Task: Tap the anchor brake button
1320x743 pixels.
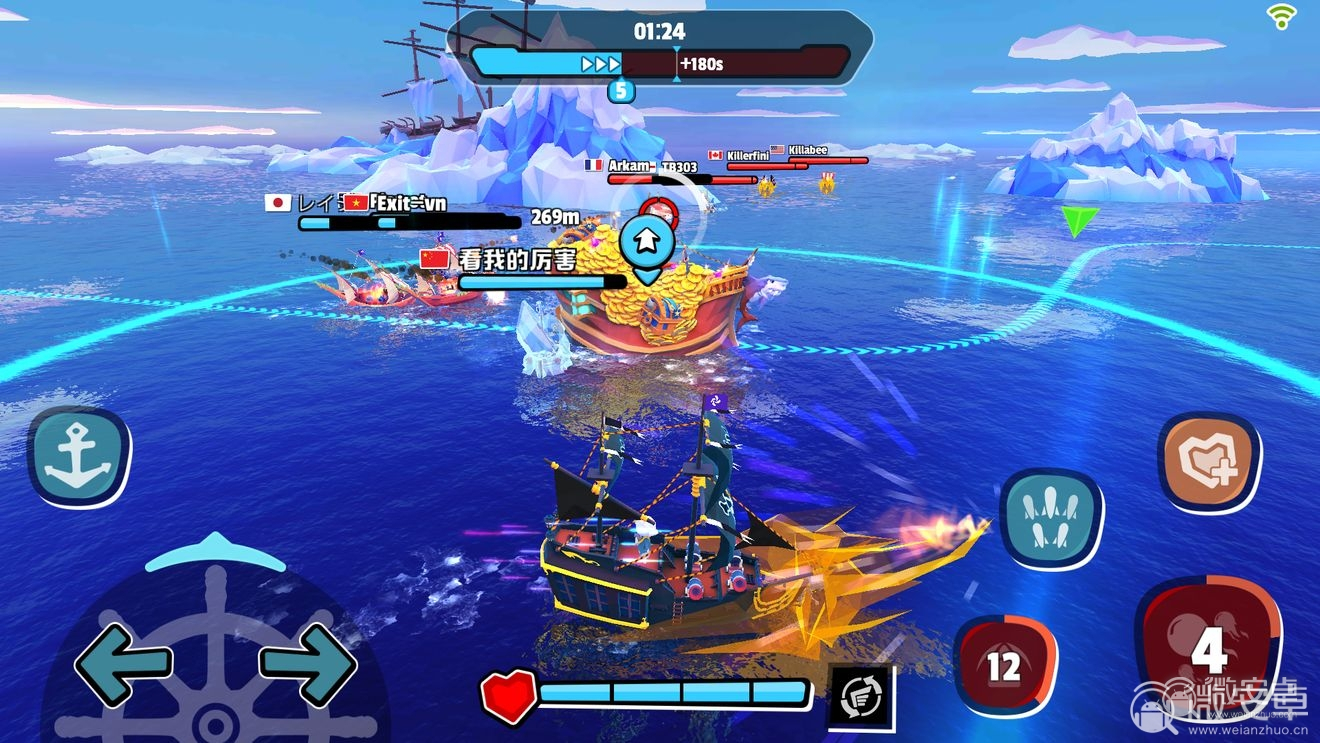Action: click(79, 457)
